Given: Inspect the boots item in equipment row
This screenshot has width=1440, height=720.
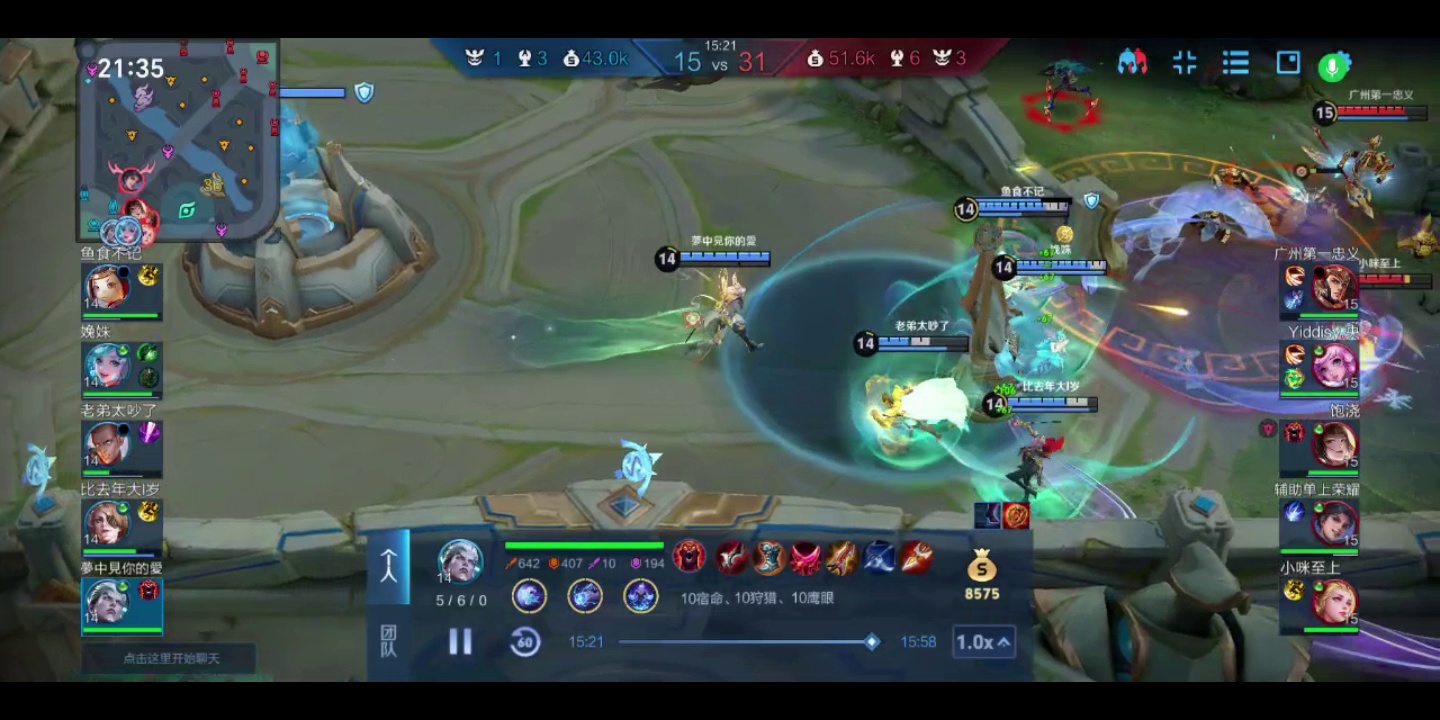Looking at the screenshot, I should [x=769, y=558].
